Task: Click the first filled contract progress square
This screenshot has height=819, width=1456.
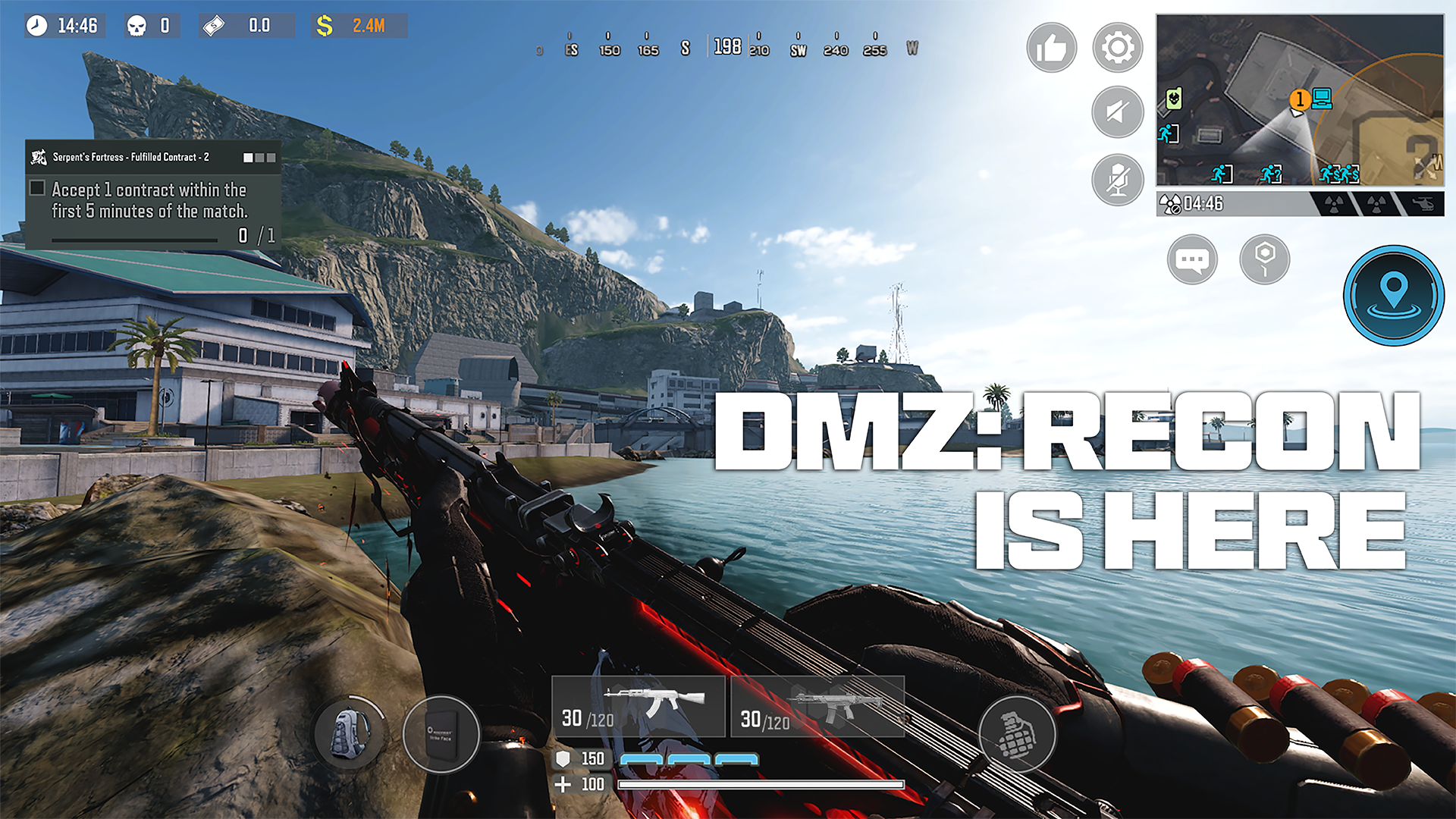Action: 248,158
